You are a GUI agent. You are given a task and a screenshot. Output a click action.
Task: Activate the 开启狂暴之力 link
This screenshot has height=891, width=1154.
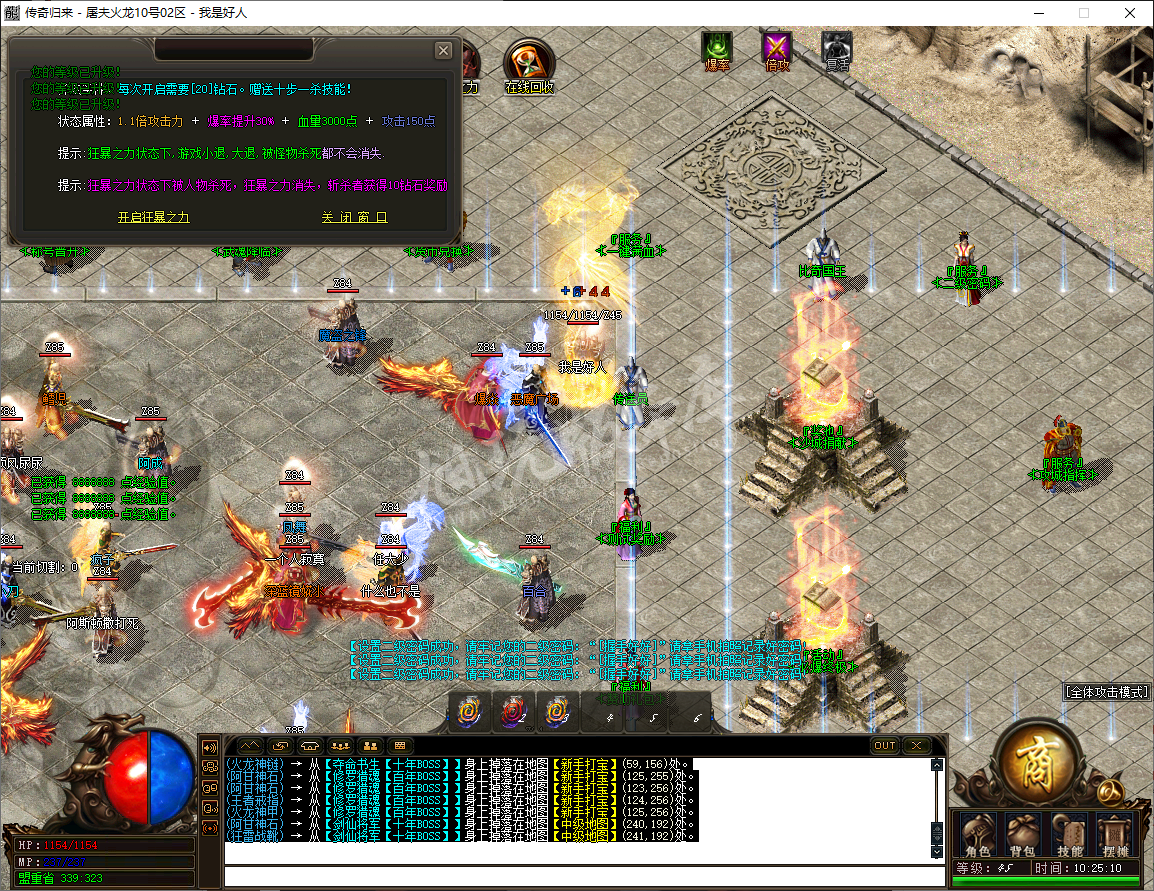click(x=153, y=217)
